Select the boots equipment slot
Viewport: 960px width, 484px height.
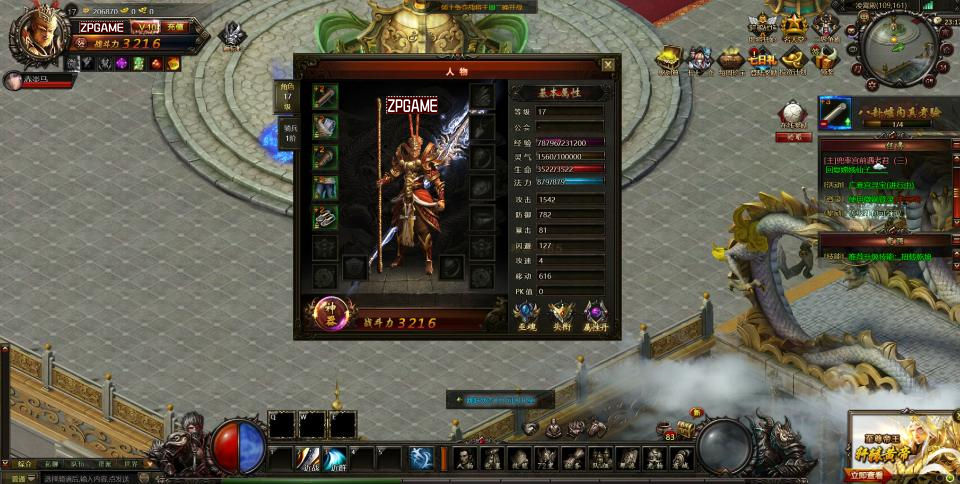coord(325,217)
